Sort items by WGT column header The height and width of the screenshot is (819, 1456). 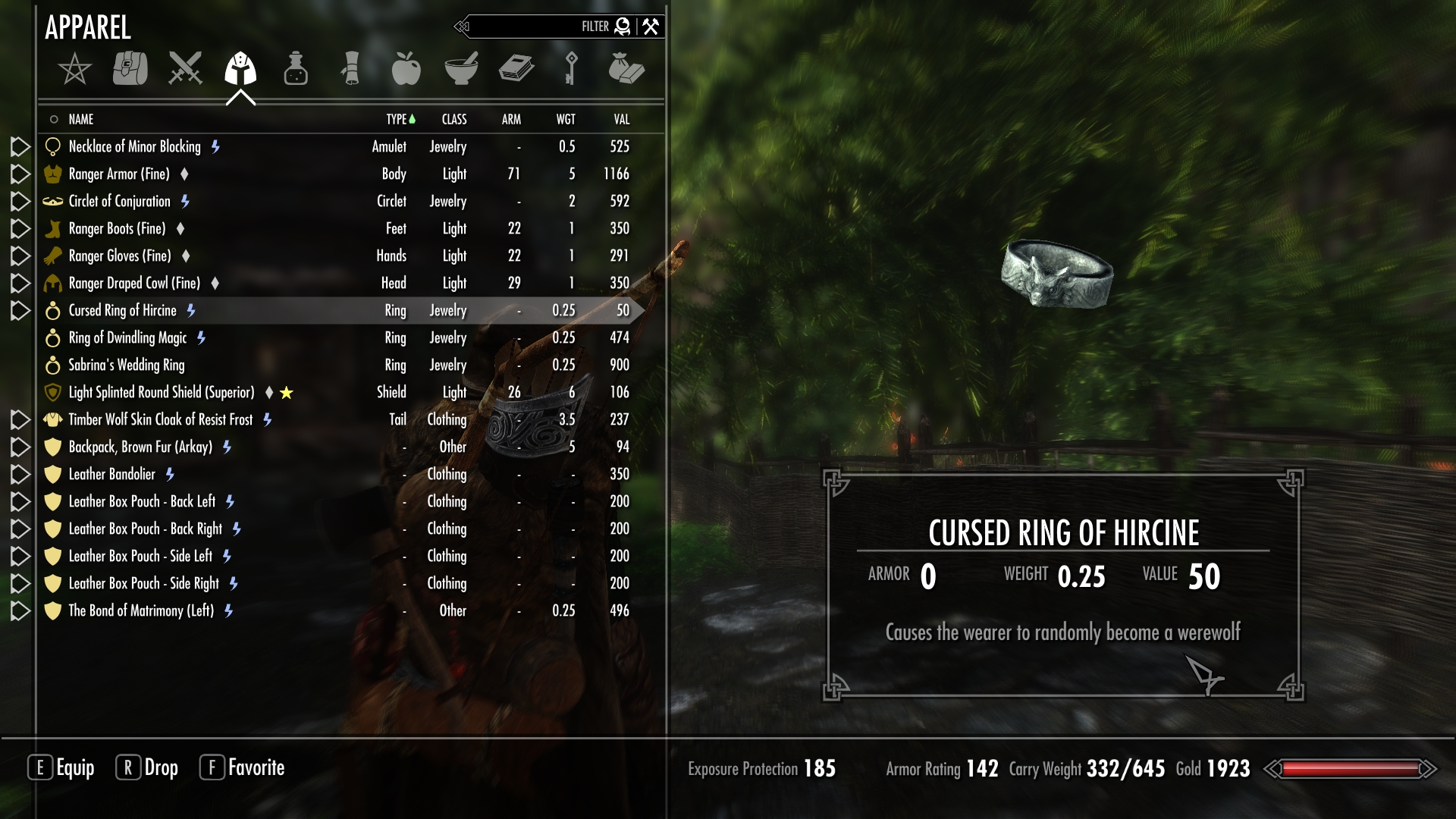[x=566, y=119]
